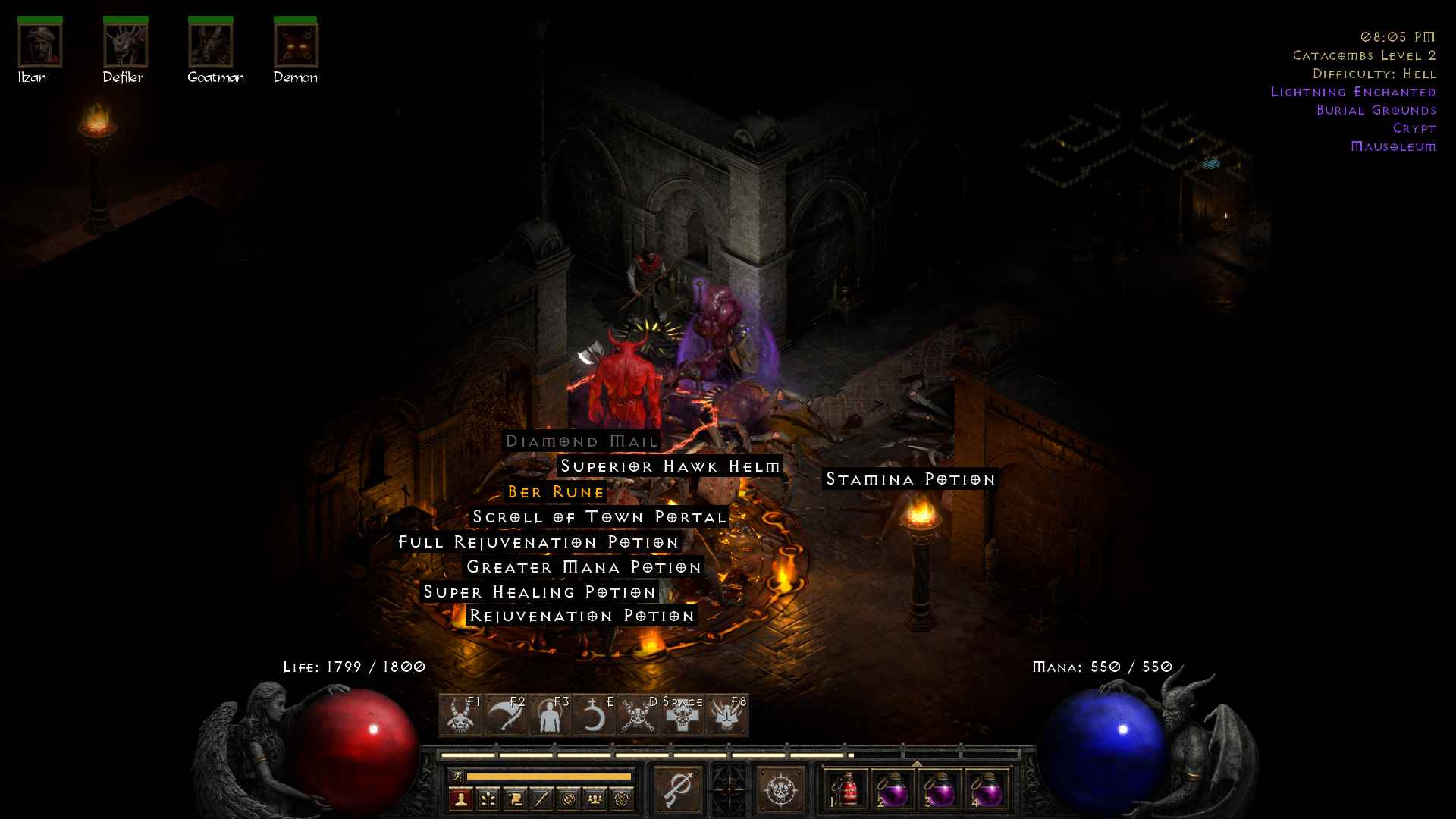The image size is (1456, 819).
Task: Open the skill tree from the mini panel
Action: (x=488, y=799)
